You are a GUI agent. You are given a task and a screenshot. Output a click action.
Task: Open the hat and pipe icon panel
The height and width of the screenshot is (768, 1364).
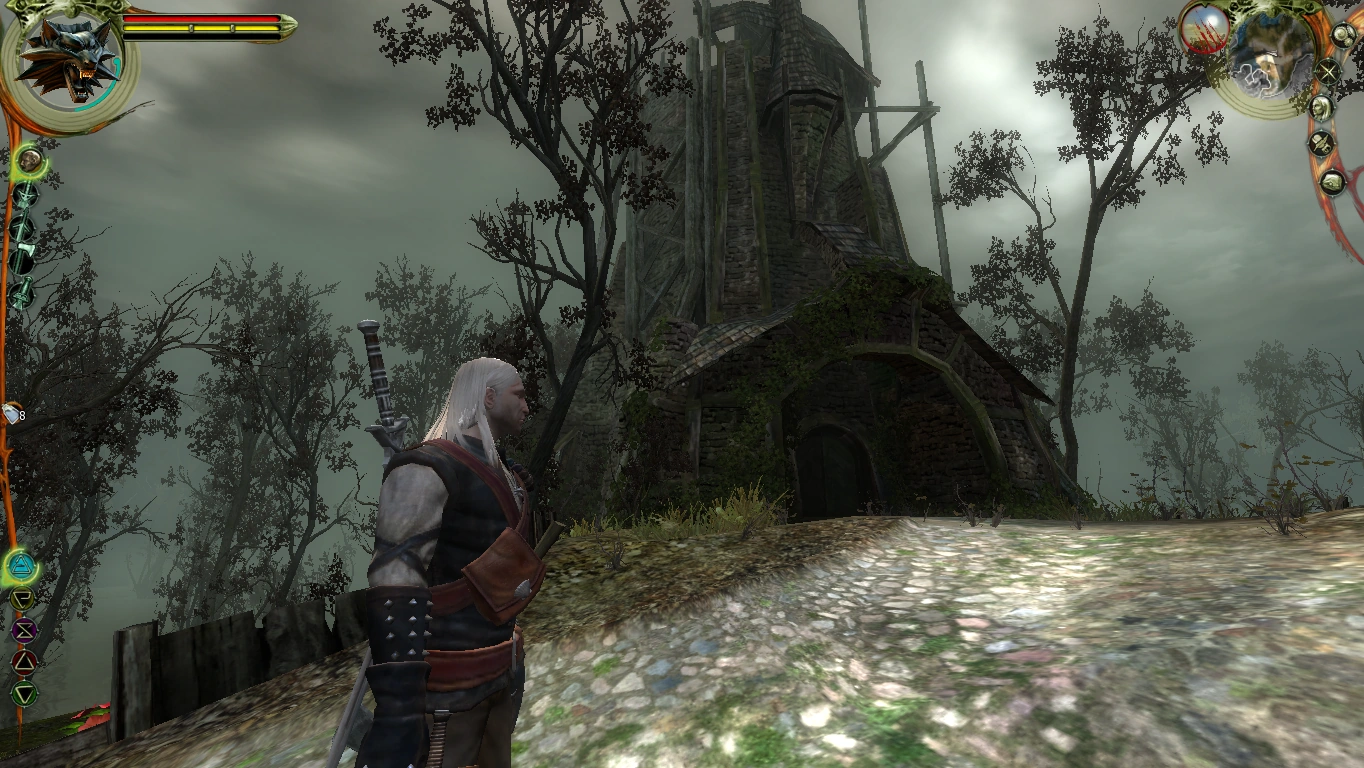[x=1322, y=144]
